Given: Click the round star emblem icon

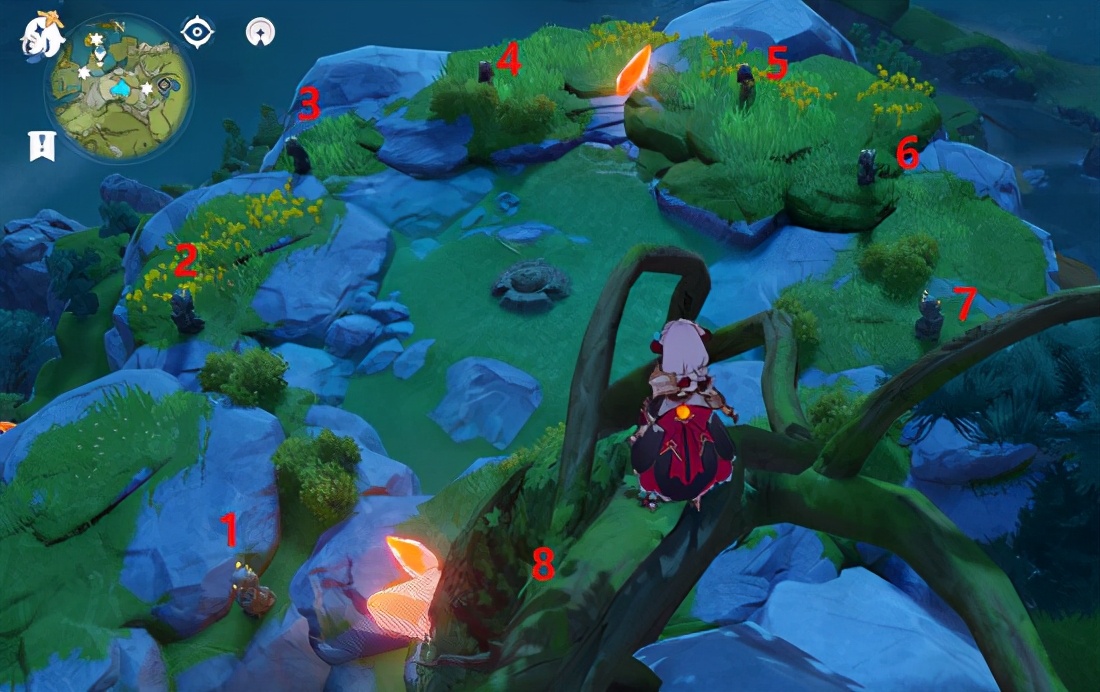Looking at the screenshot, I should pos(260,32).
